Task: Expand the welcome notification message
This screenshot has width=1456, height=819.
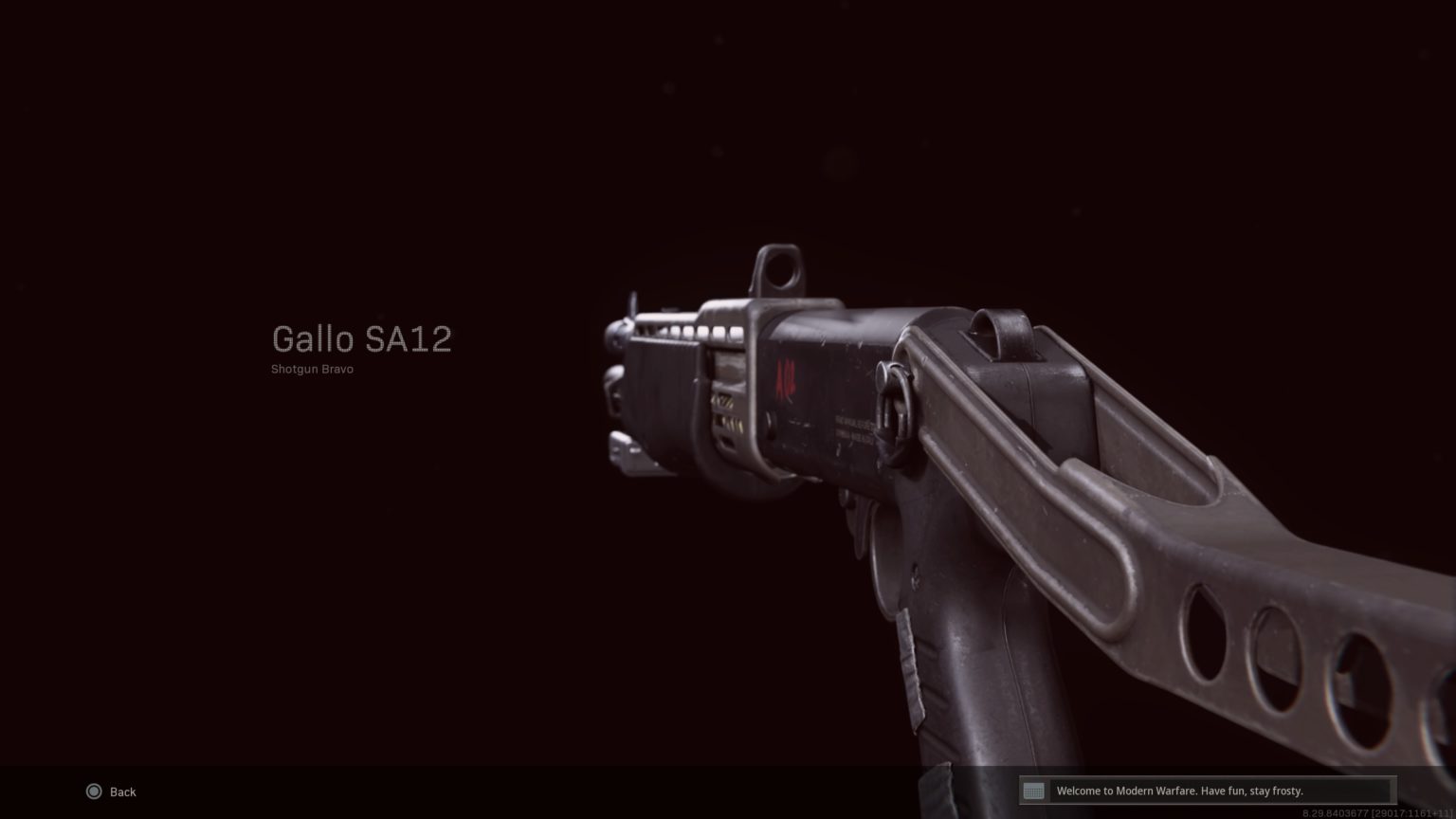Action: 1181,791
